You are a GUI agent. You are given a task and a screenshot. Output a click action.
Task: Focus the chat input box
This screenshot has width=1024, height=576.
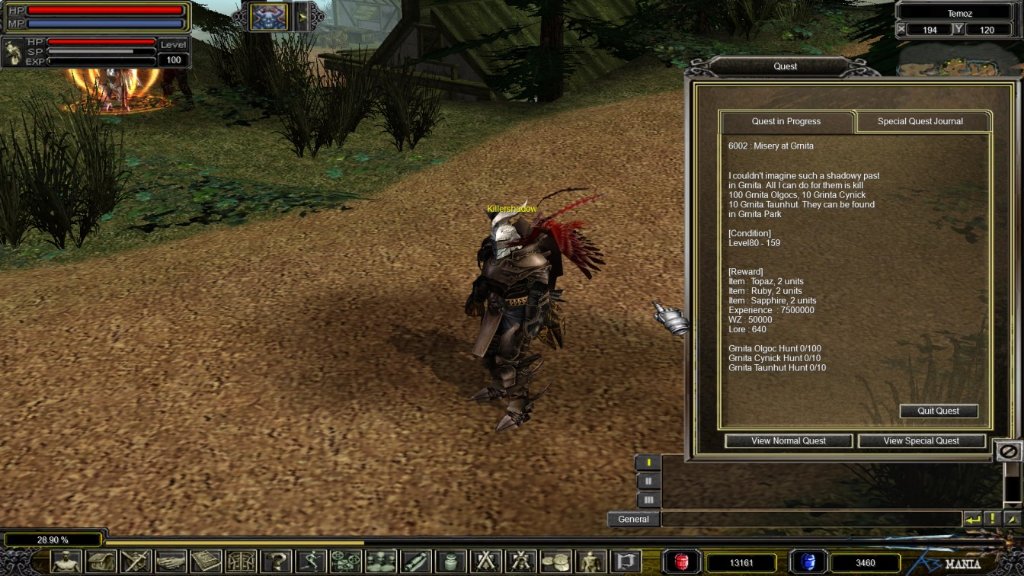click(x=810, y=519)
